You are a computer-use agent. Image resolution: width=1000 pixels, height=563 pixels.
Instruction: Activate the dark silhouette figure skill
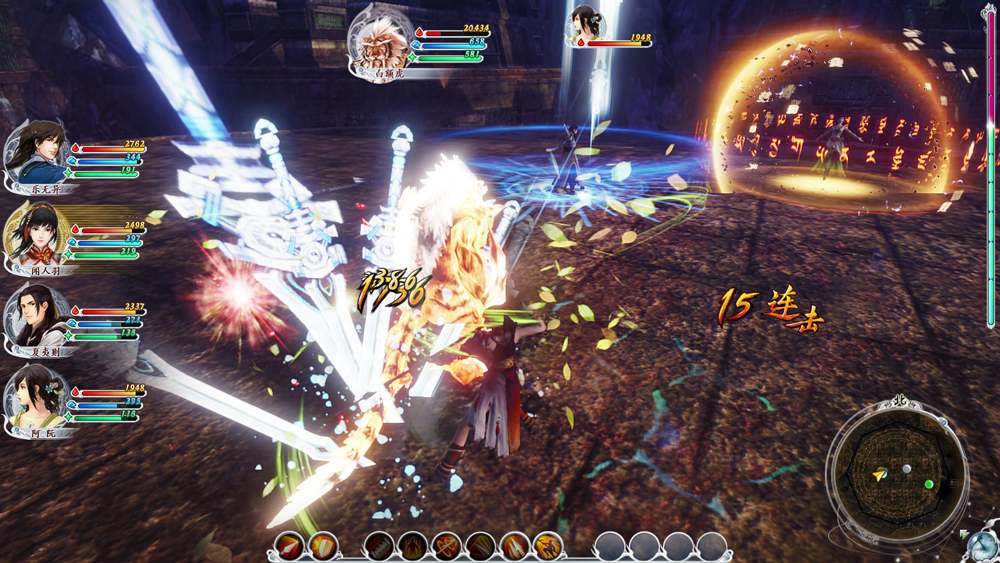point(412,546)
